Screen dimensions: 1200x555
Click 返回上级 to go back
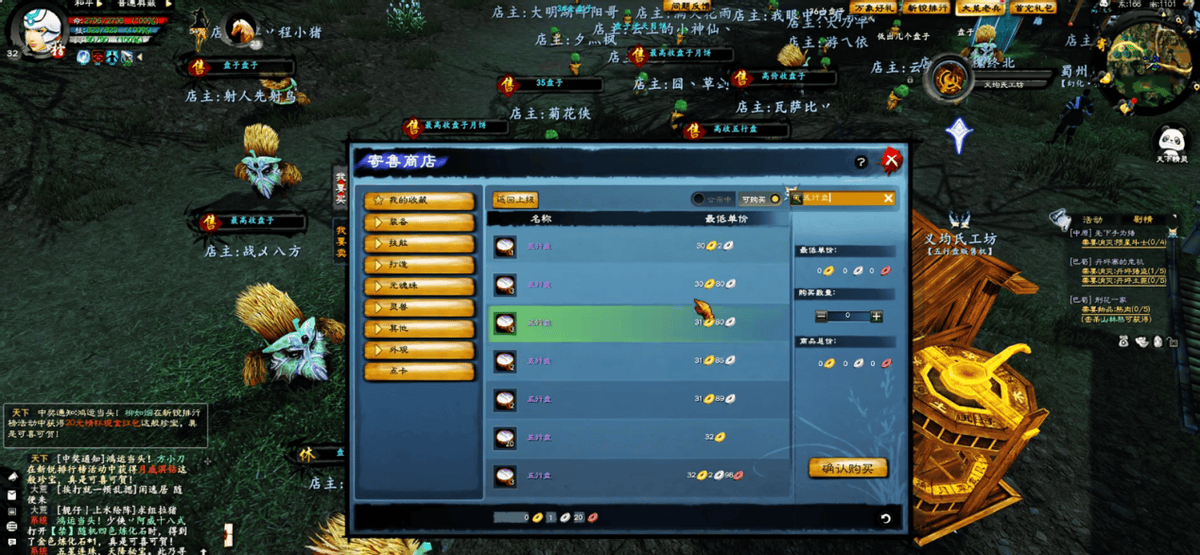515,199
